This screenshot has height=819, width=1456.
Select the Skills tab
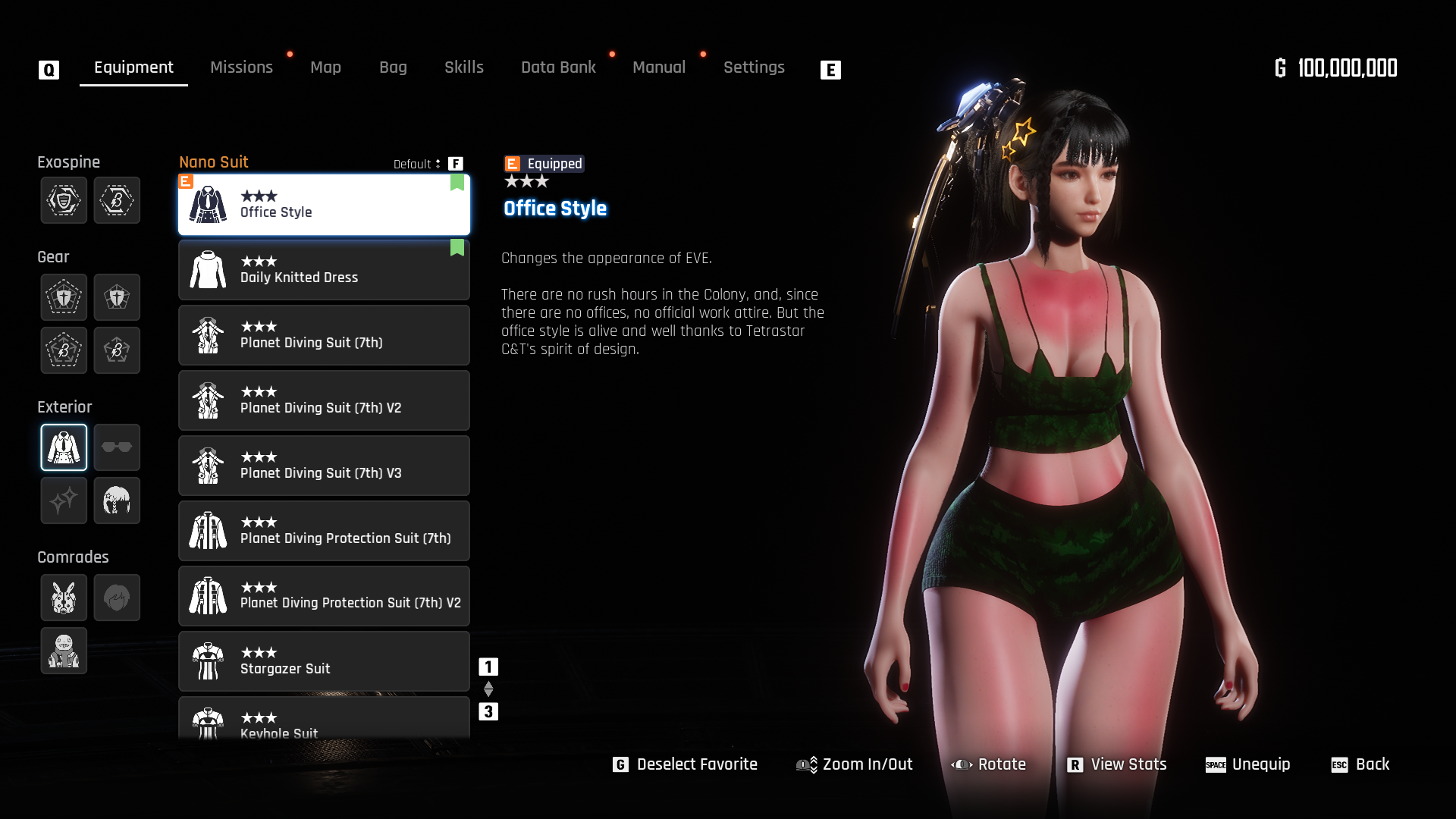[x=463, y=67]
